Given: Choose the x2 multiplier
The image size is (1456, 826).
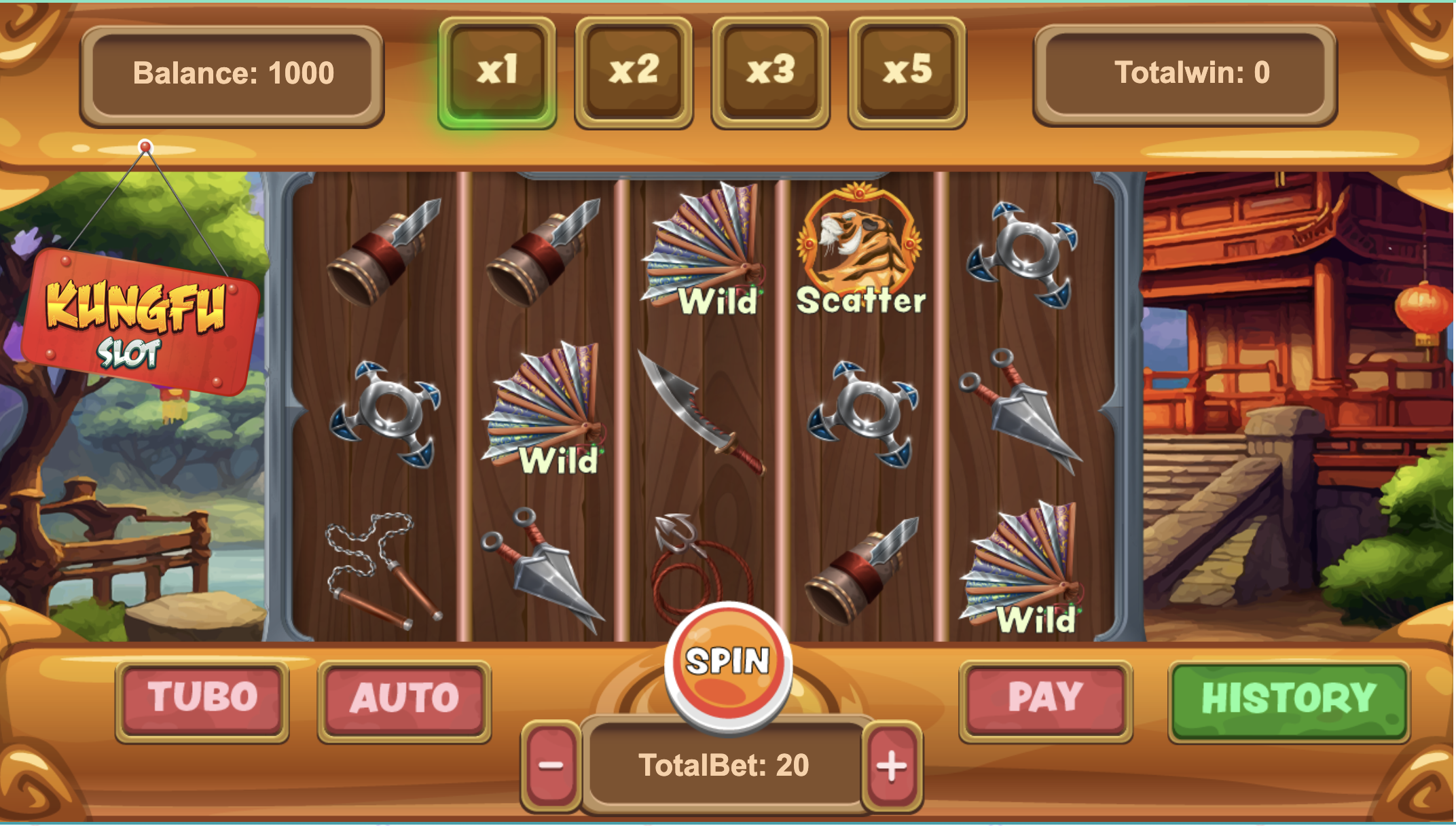Looking at the screenshot, I should pyautogui.click(x=634, y=72).
